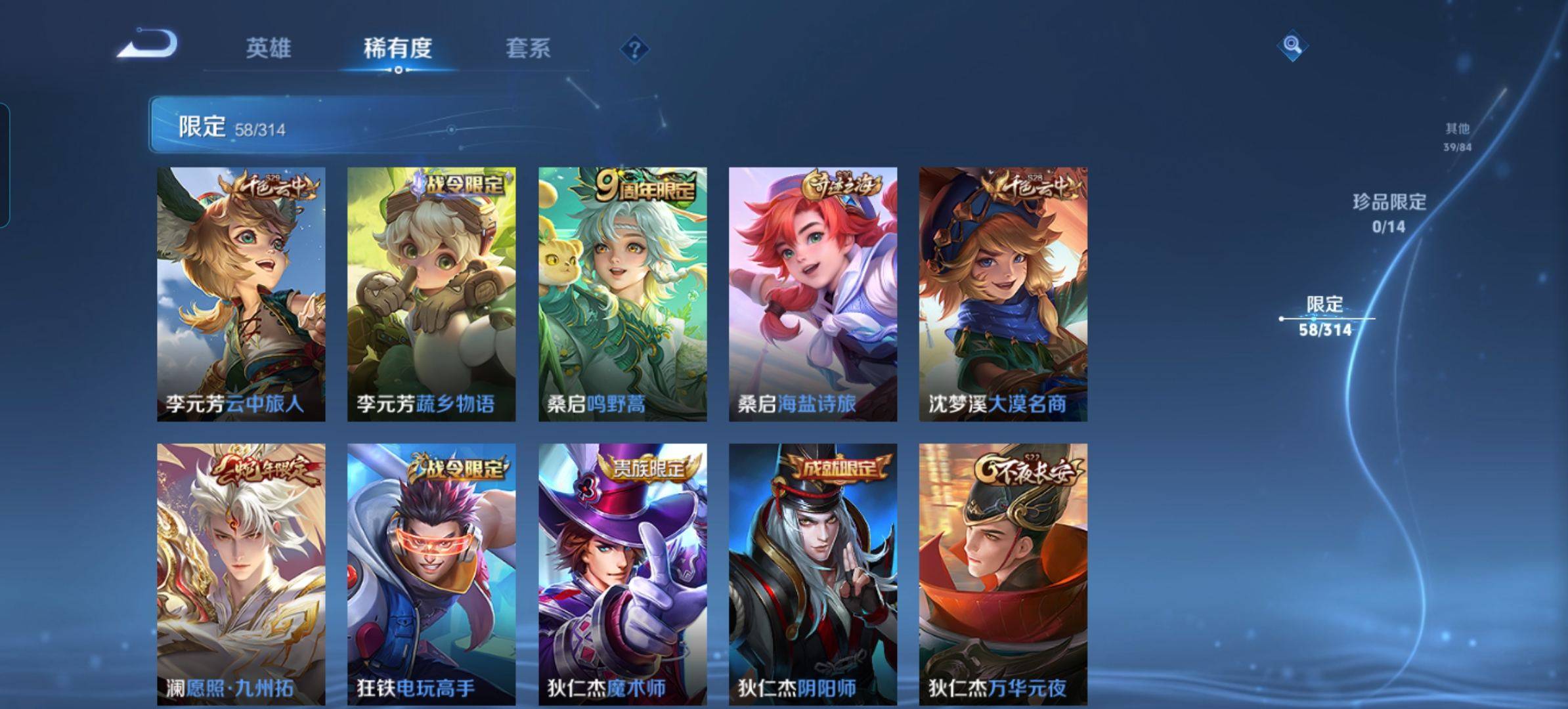The image size is (1568, 709).
Task: Open the question mark help icon
Action: tap(634, 49)
